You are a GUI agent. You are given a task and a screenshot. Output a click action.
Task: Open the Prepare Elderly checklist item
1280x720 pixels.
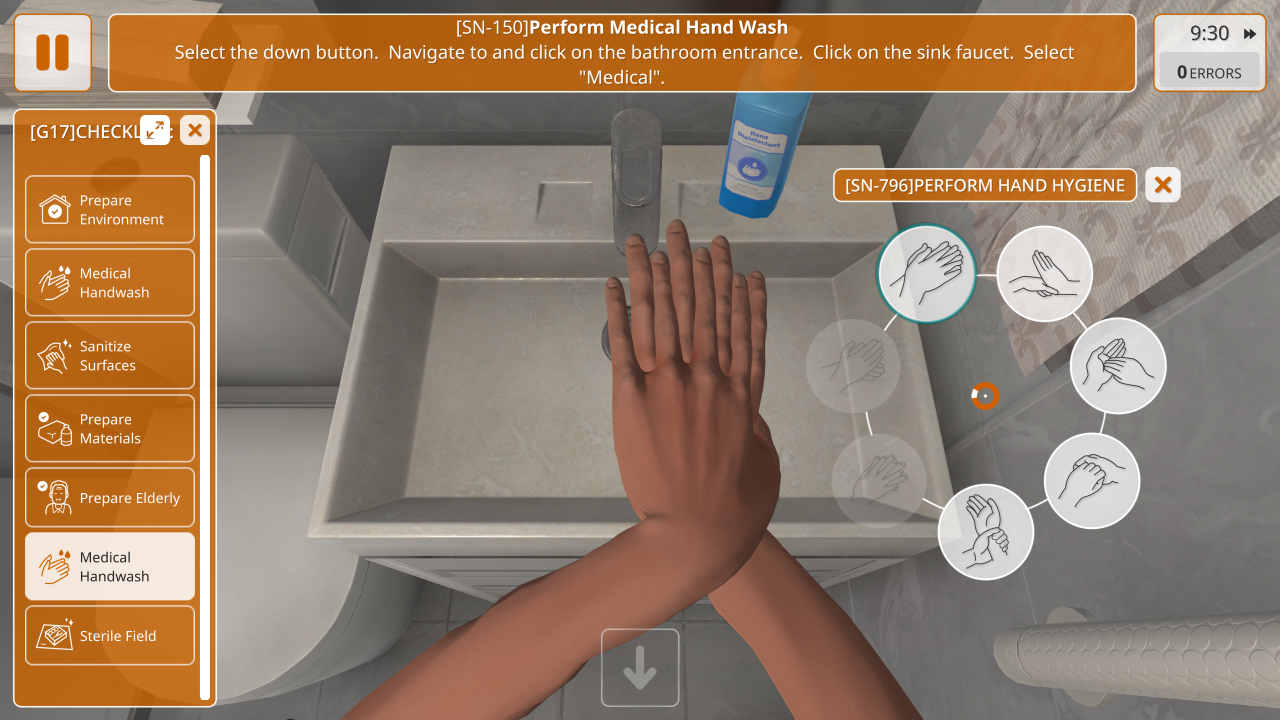[110, 498]
